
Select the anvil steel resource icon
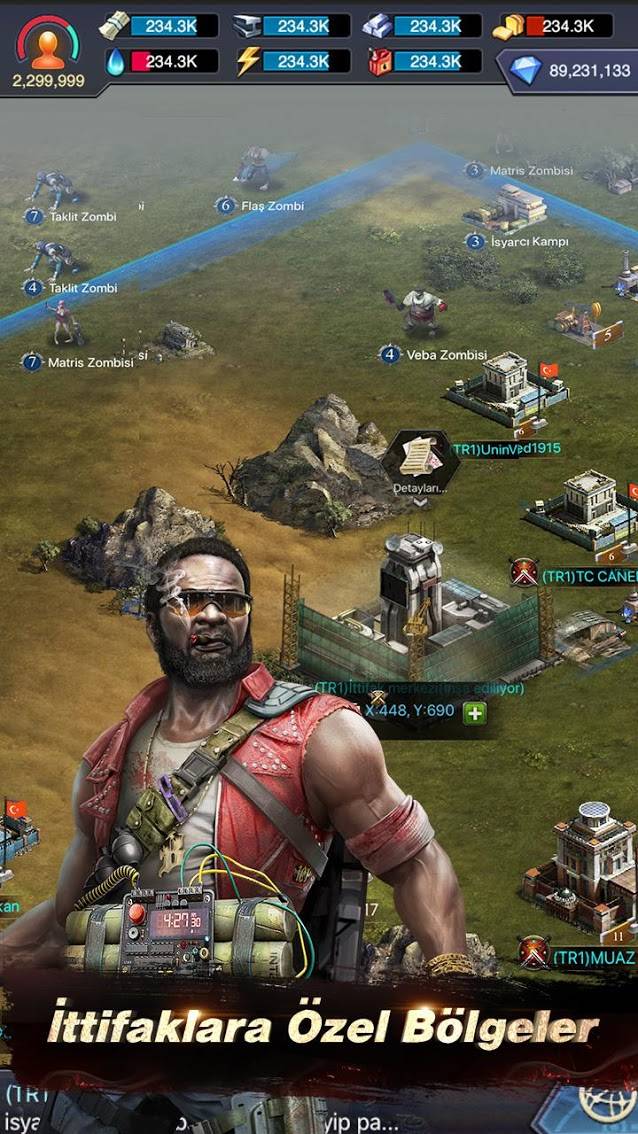pyautogui.click(x=247, y=27)
